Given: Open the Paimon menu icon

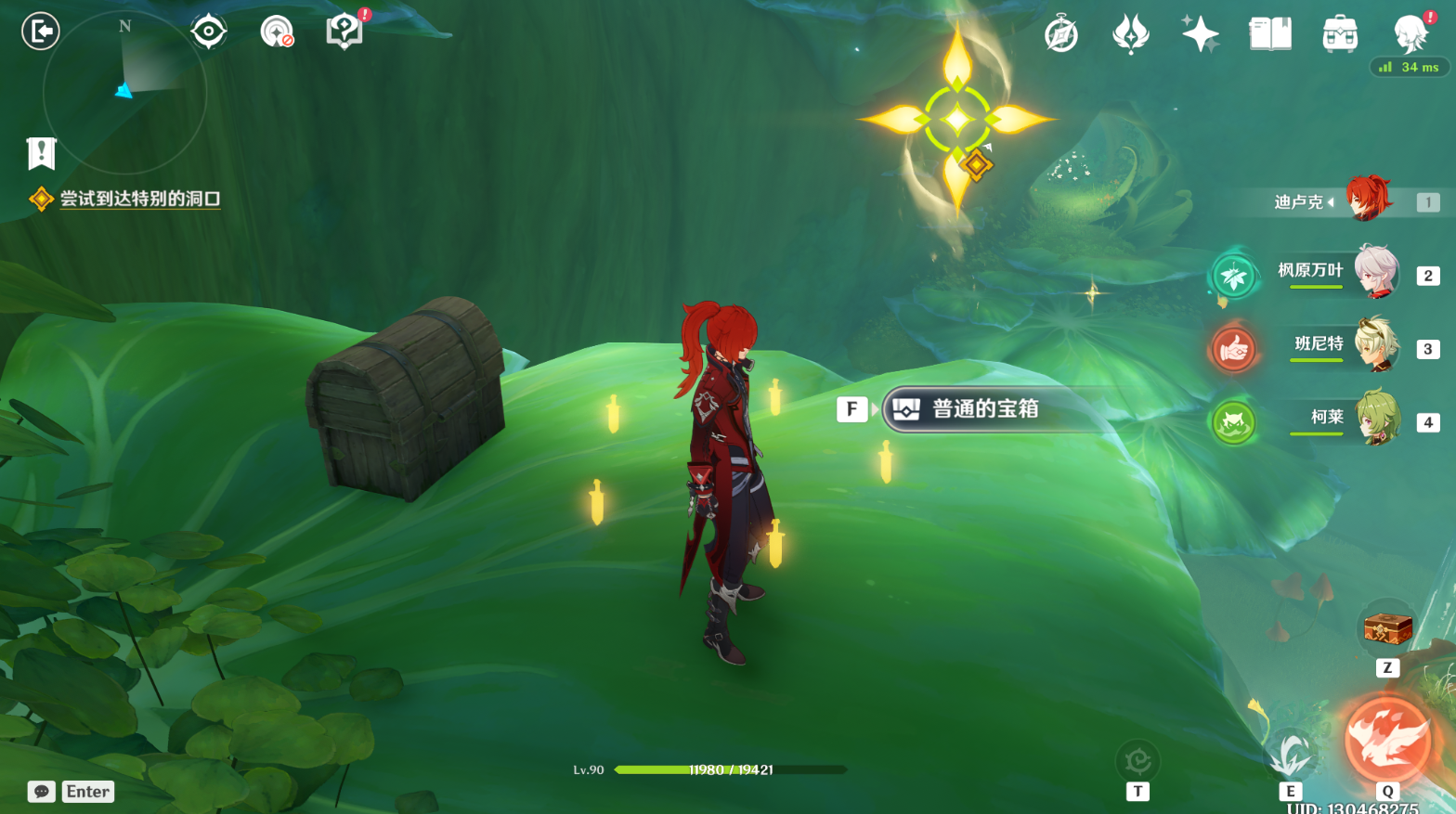Looking at the screenshot, I should pyautogui.click(x=1410, y=34).
